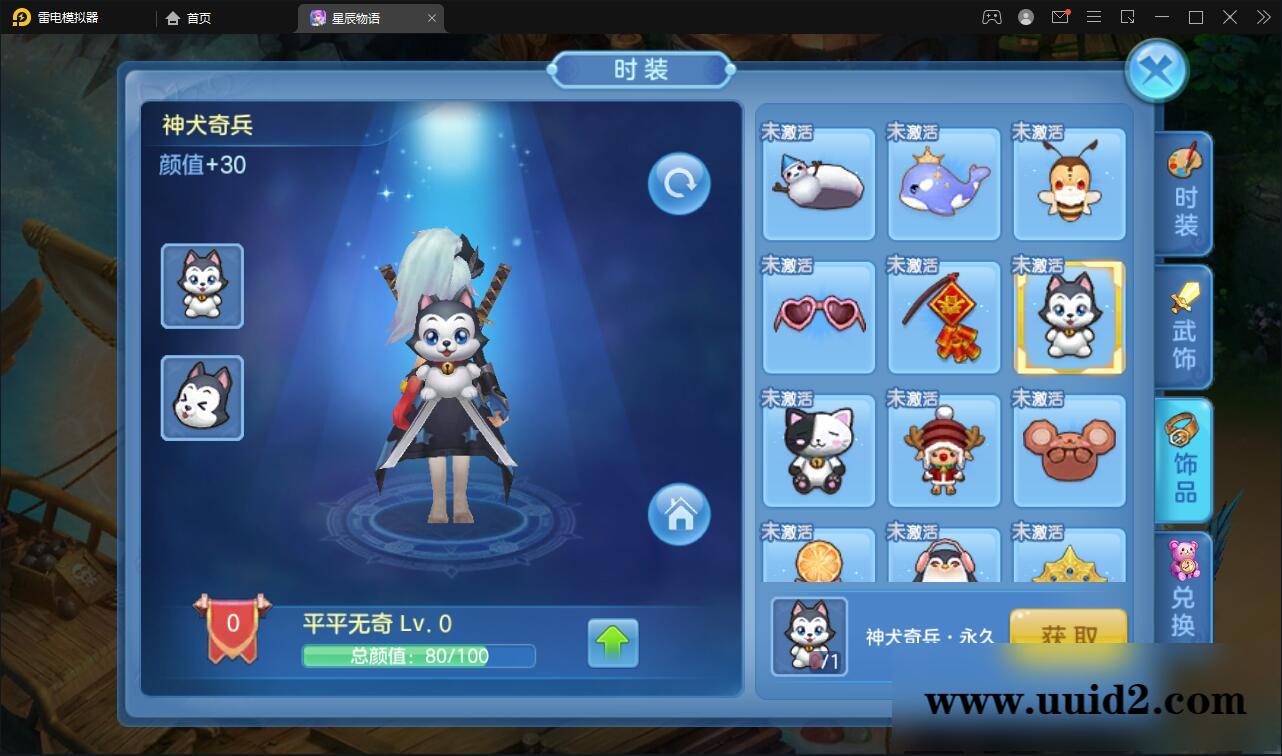Open the LDPlayer hamburger menu

tap(1093, 17)
